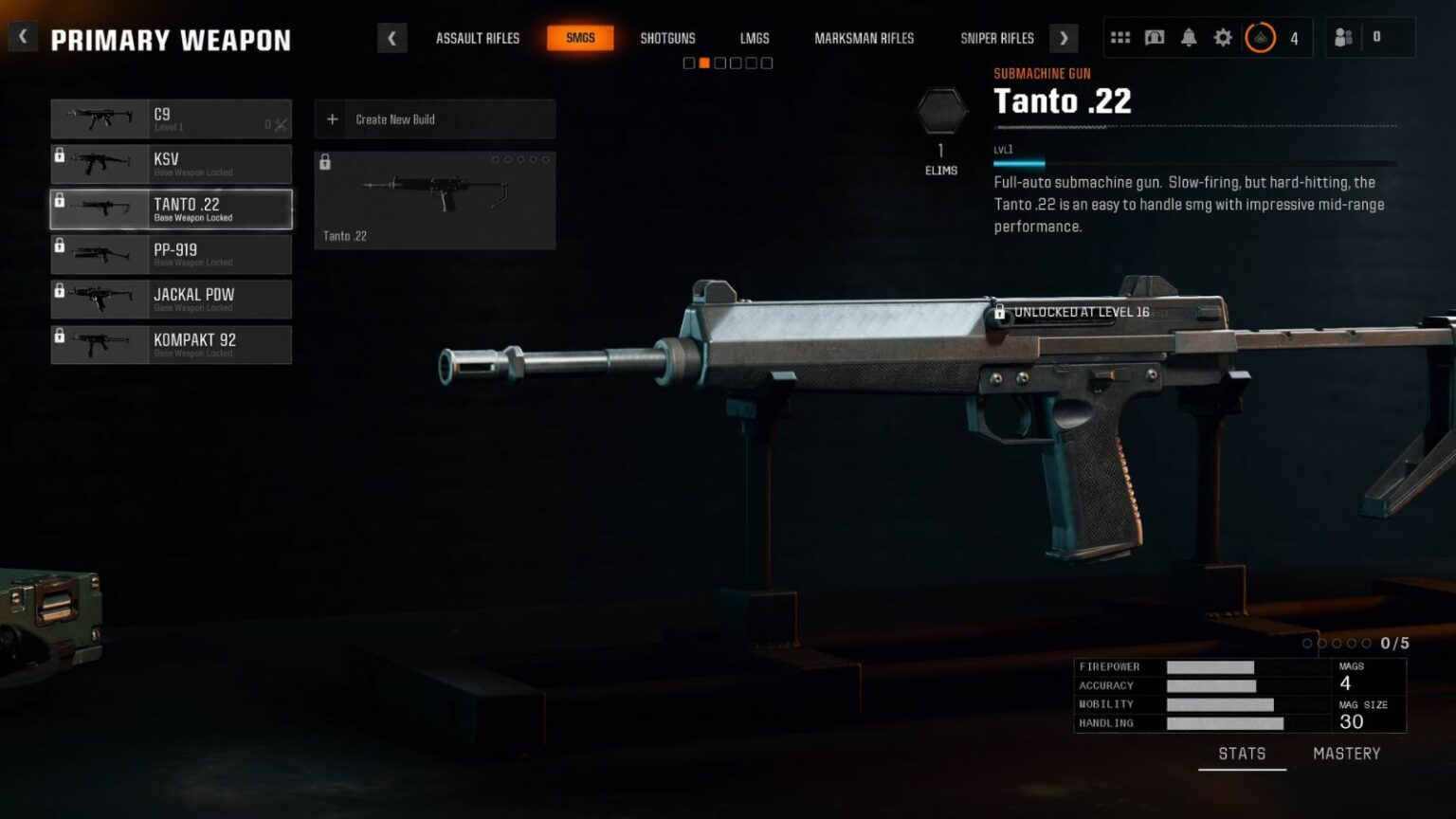
Task: Click the lock icon on the Tanto .22 build card
Action: click(326, 161)
